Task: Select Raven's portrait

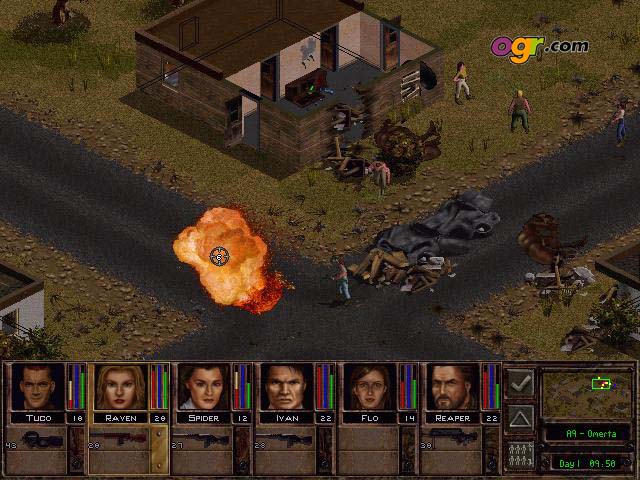Action: pyautogui.click(x=120, y=388)
